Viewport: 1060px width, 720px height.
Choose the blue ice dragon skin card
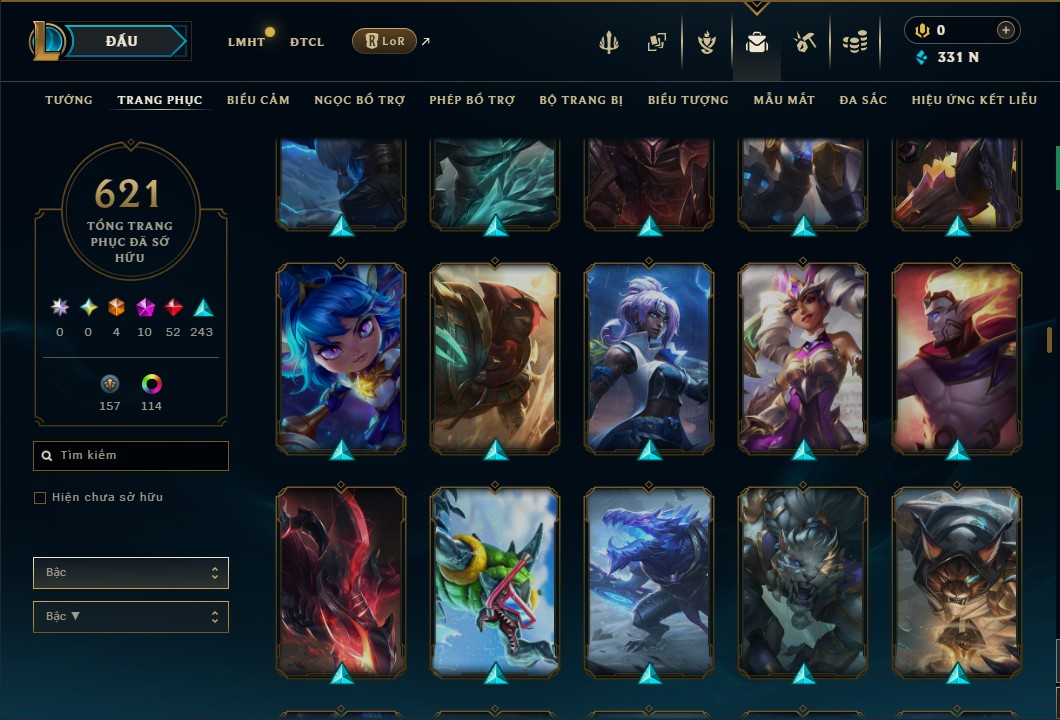point(649,580)
